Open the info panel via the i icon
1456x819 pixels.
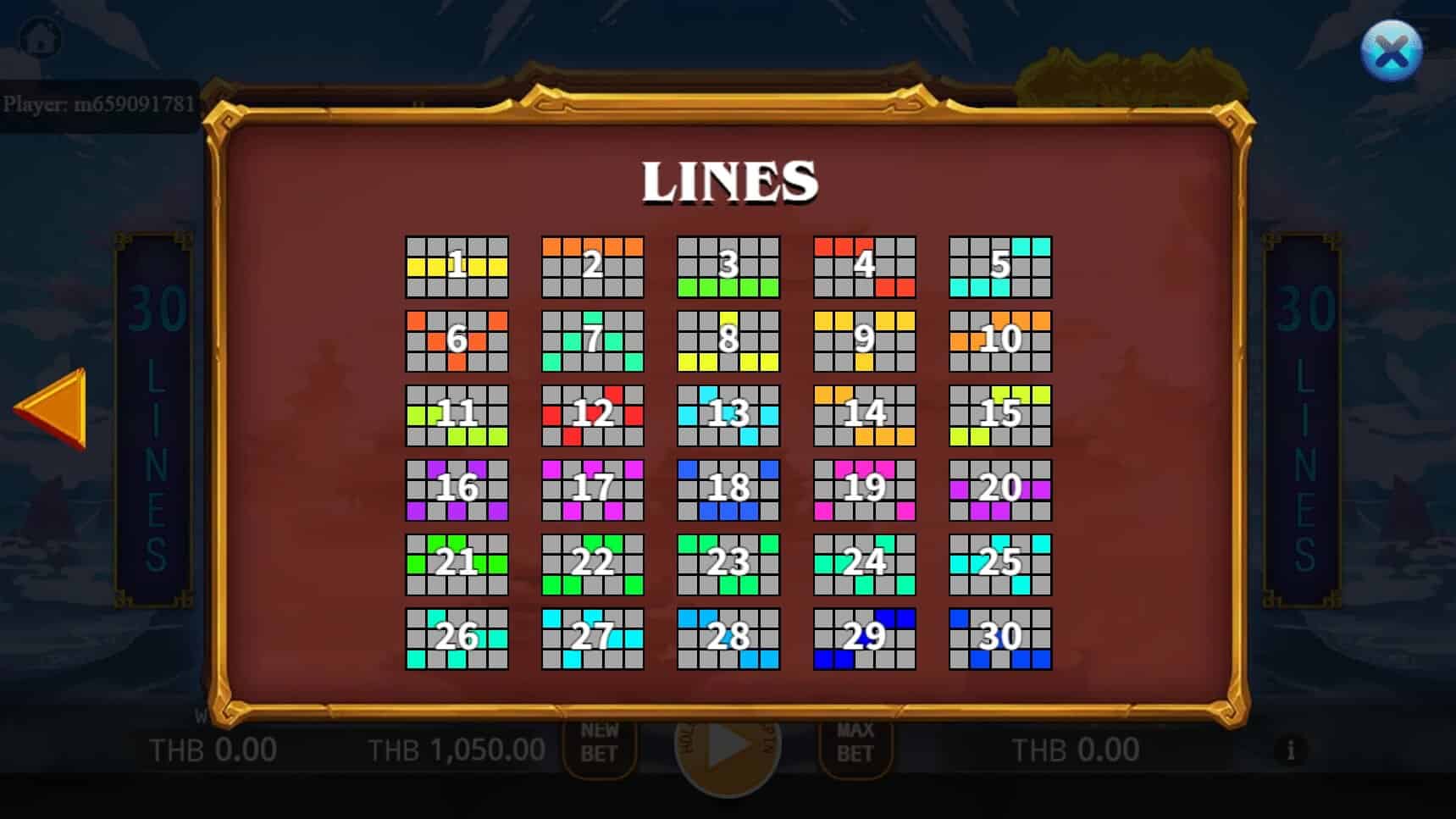(1291, 750)
